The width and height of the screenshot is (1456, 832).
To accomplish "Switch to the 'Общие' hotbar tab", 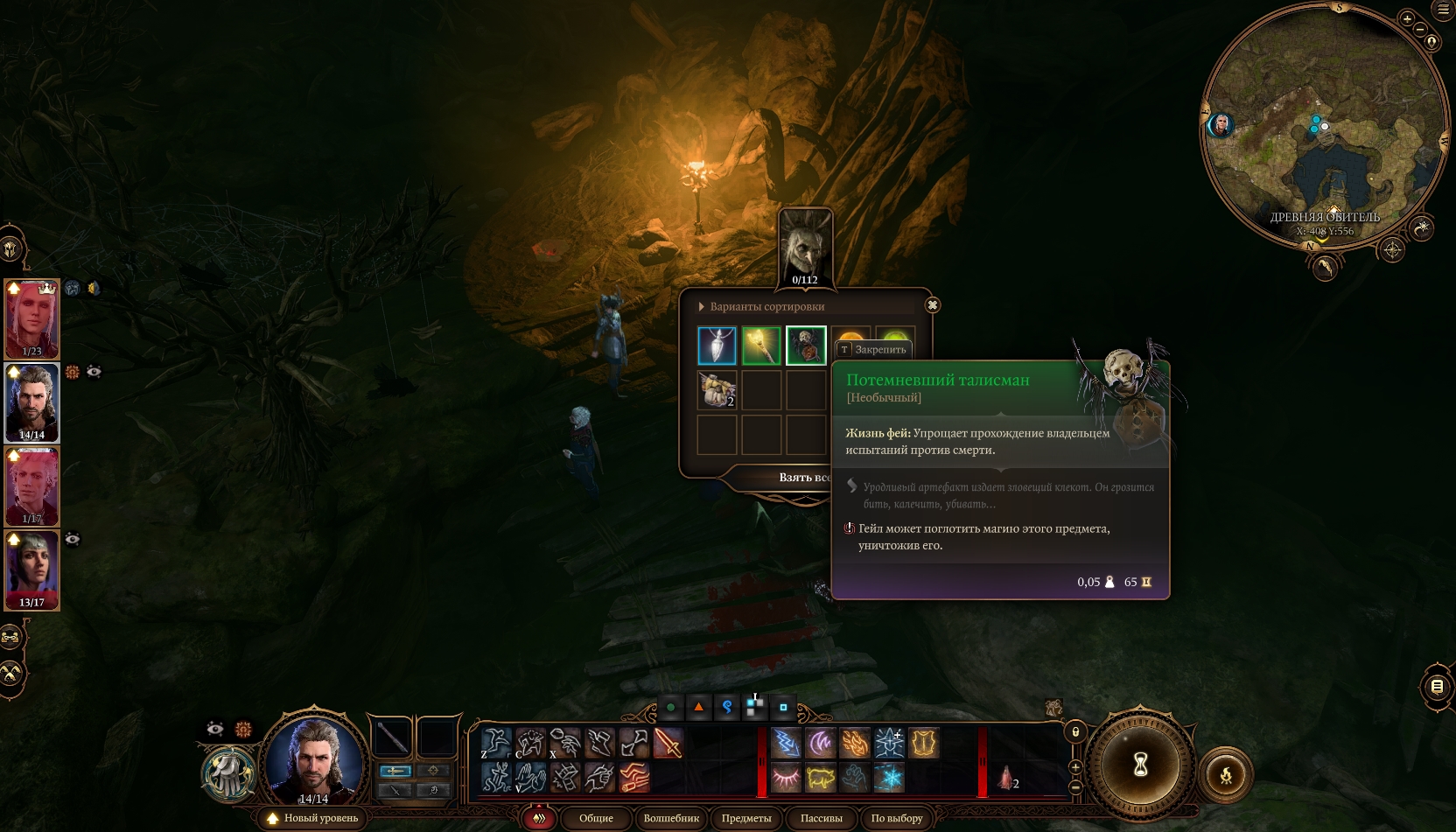I will pos(596,819).
